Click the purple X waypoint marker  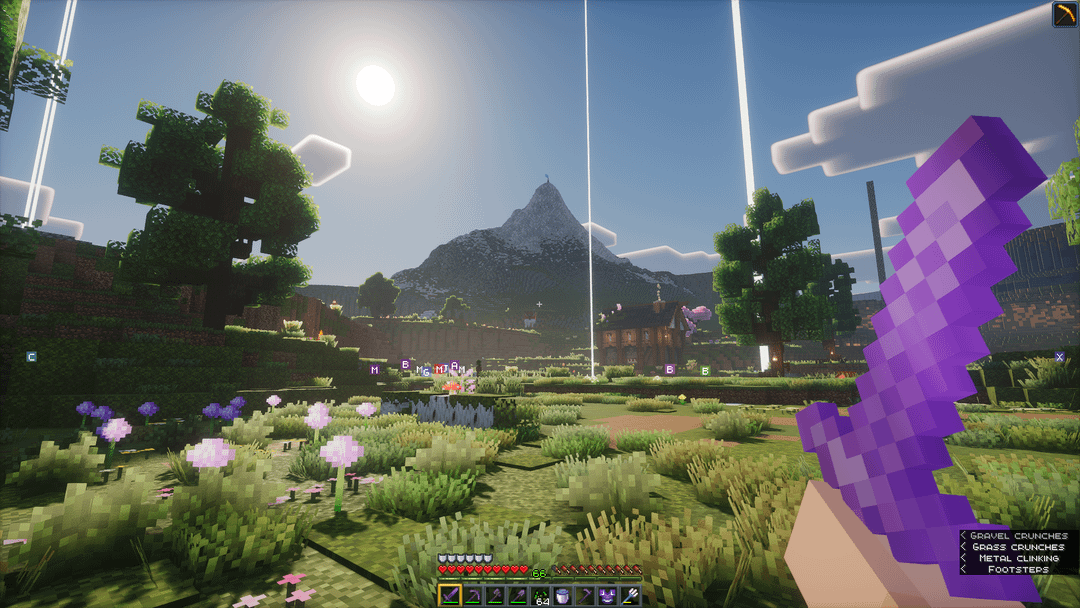tap(1060, 357)
